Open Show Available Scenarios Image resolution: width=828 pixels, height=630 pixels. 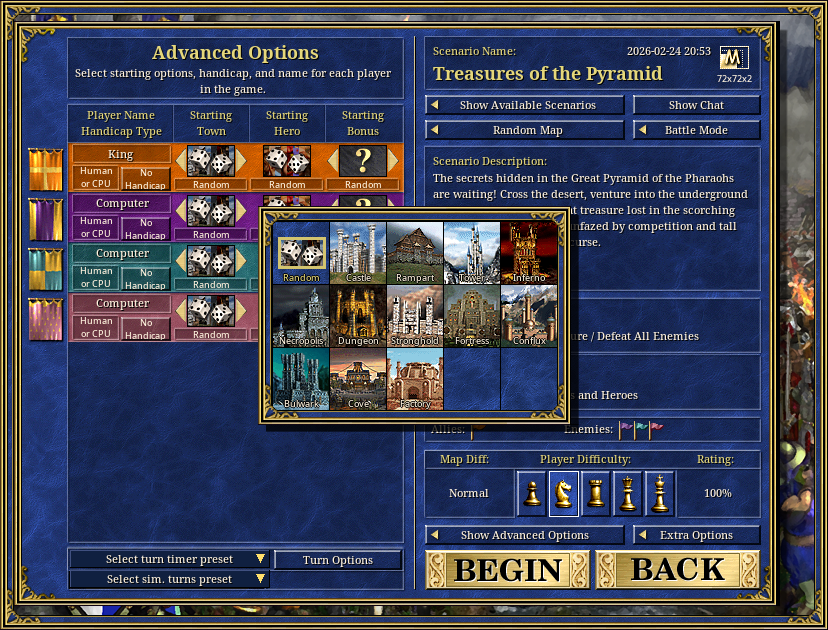click(526, 105)
